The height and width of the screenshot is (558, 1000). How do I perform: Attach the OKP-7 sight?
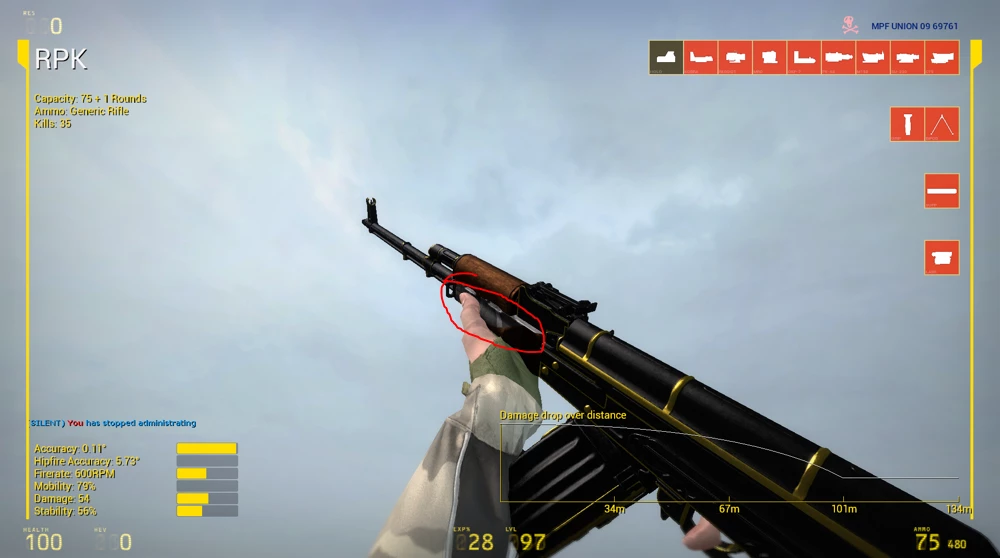click(804, 57)
